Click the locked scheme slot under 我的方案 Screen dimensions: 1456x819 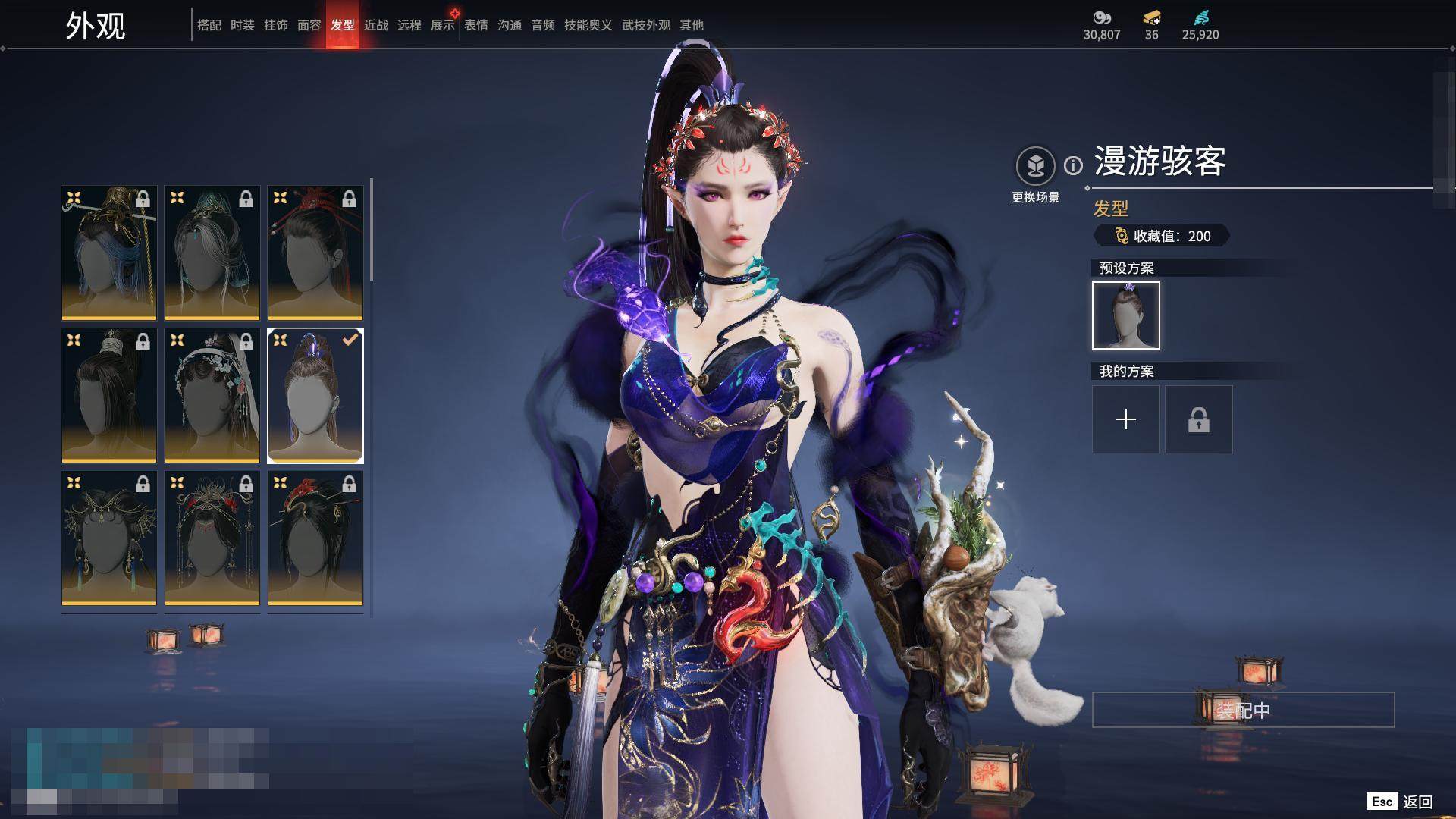(x=1198, y=419)
